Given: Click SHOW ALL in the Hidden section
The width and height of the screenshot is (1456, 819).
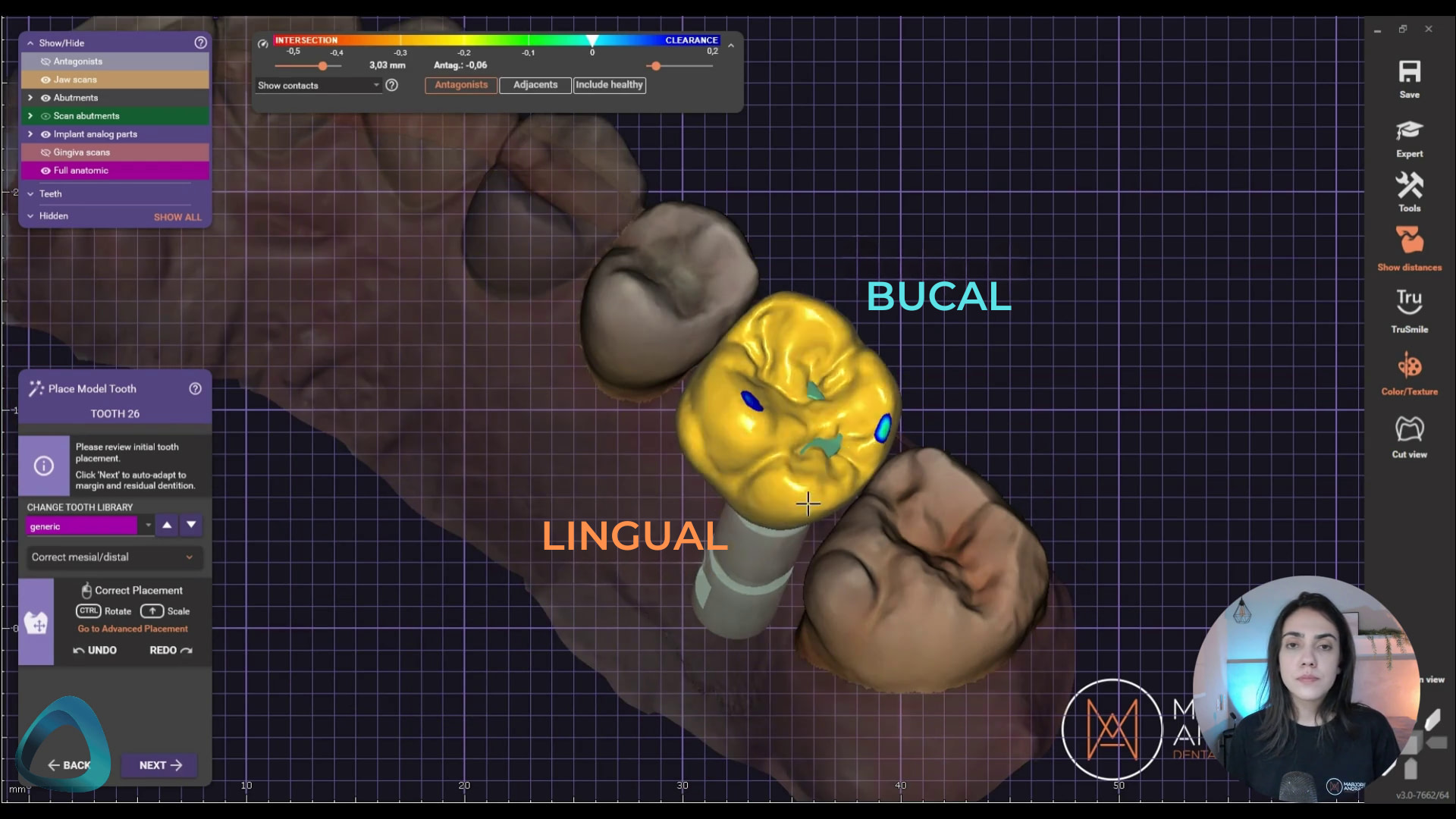Looking at the screenshot, I should [x=177, y=217].
